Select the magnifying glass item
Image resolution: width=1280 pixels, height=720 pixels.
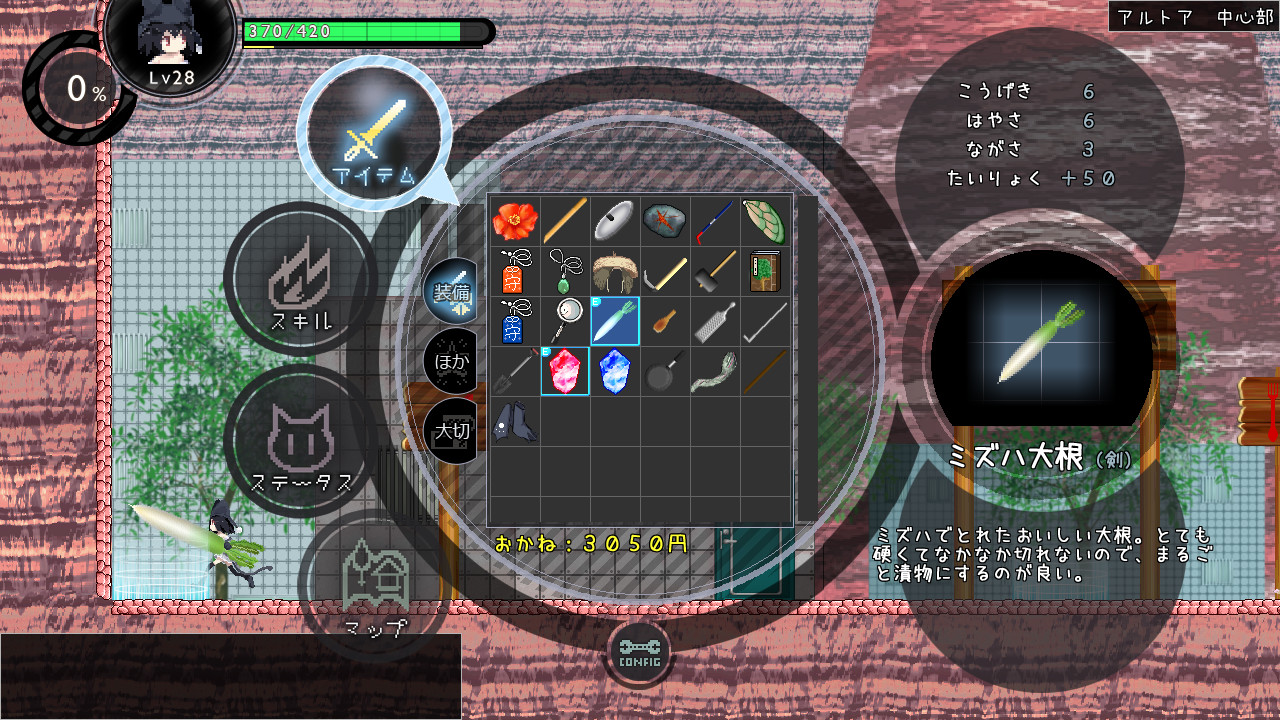pos(565,321)
